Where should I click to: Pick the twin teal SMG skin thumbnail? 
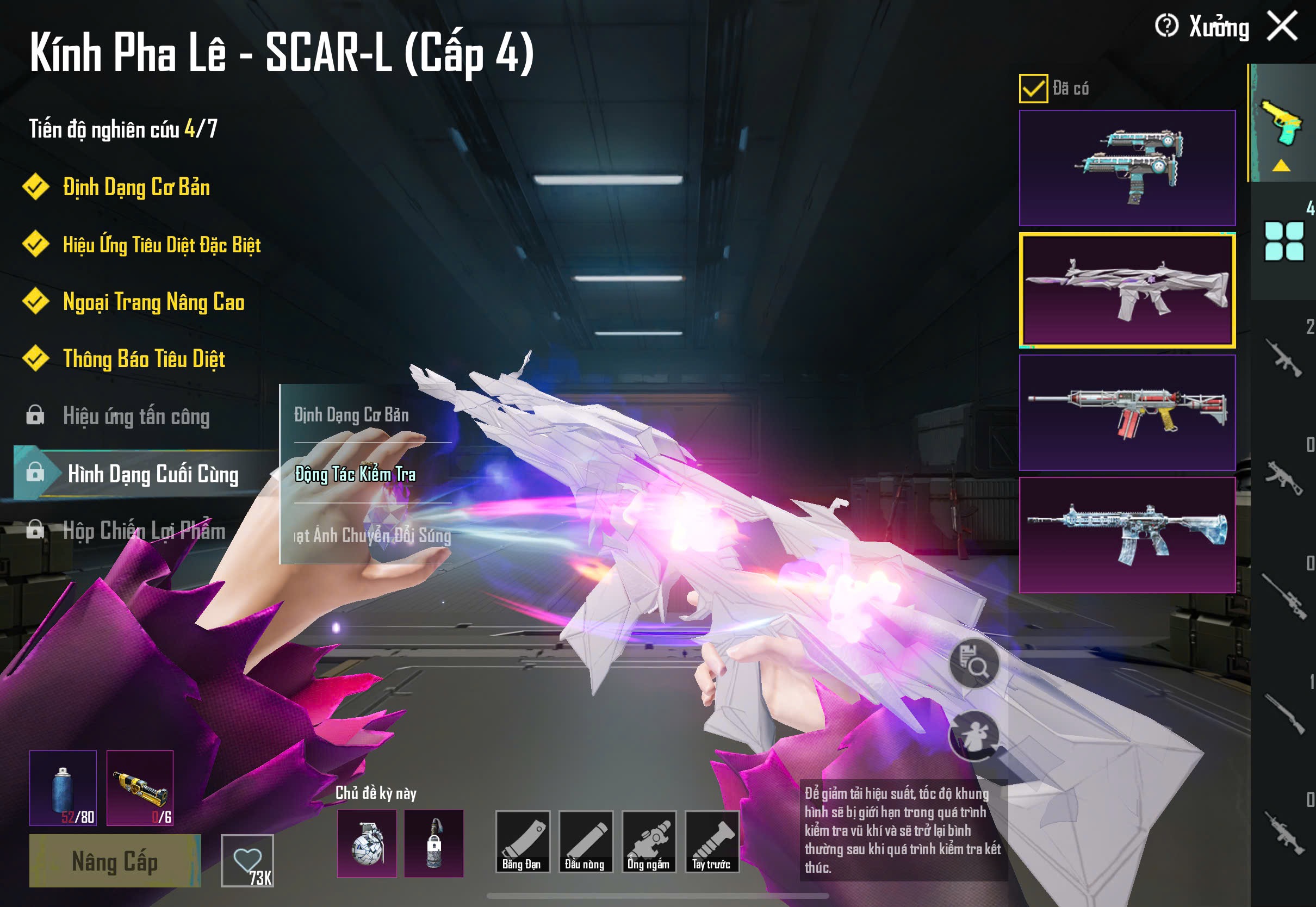(x=1127, y=167)
